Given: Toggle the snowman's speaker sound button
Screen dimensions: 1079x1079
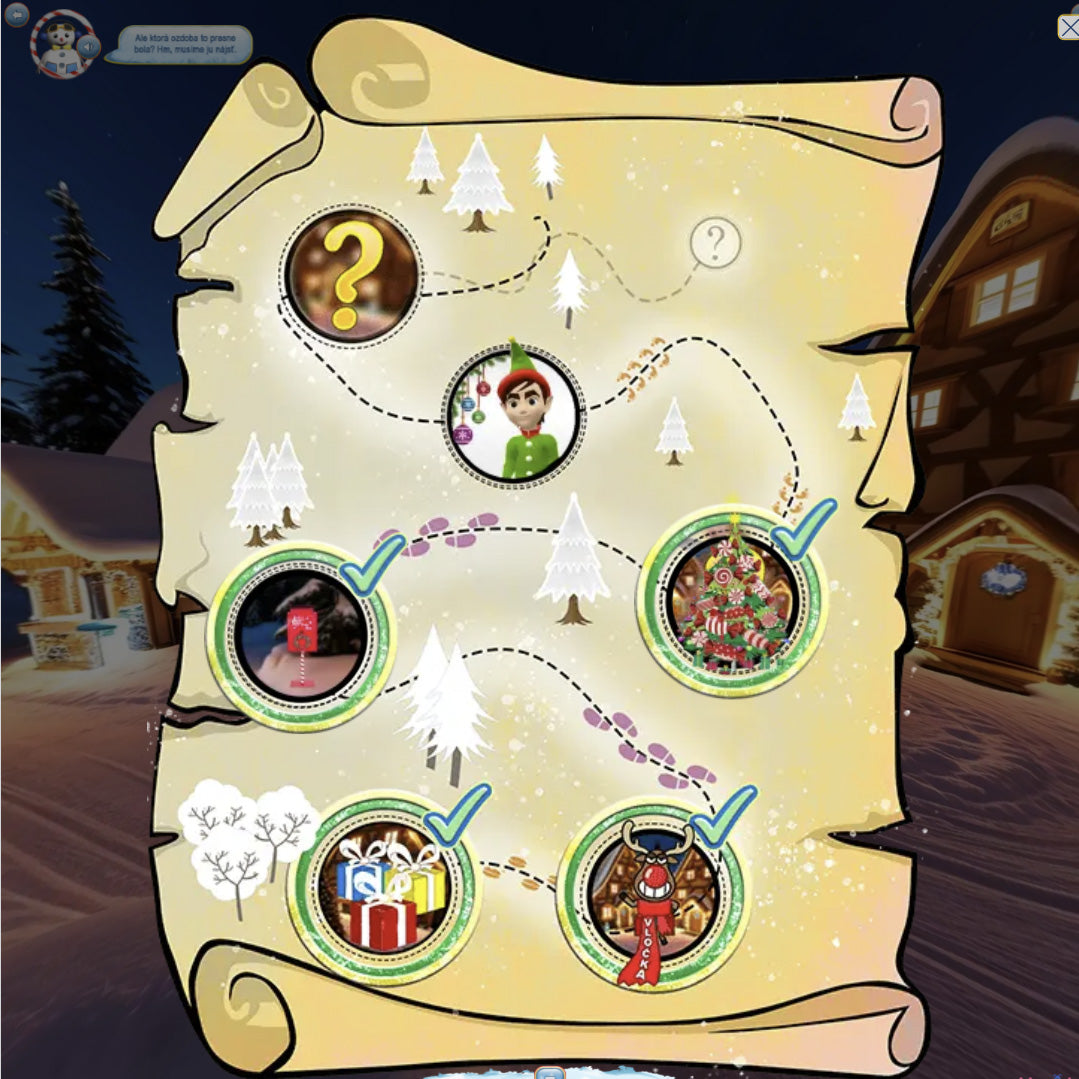Looking at the screenshot, I should [90, 46].
